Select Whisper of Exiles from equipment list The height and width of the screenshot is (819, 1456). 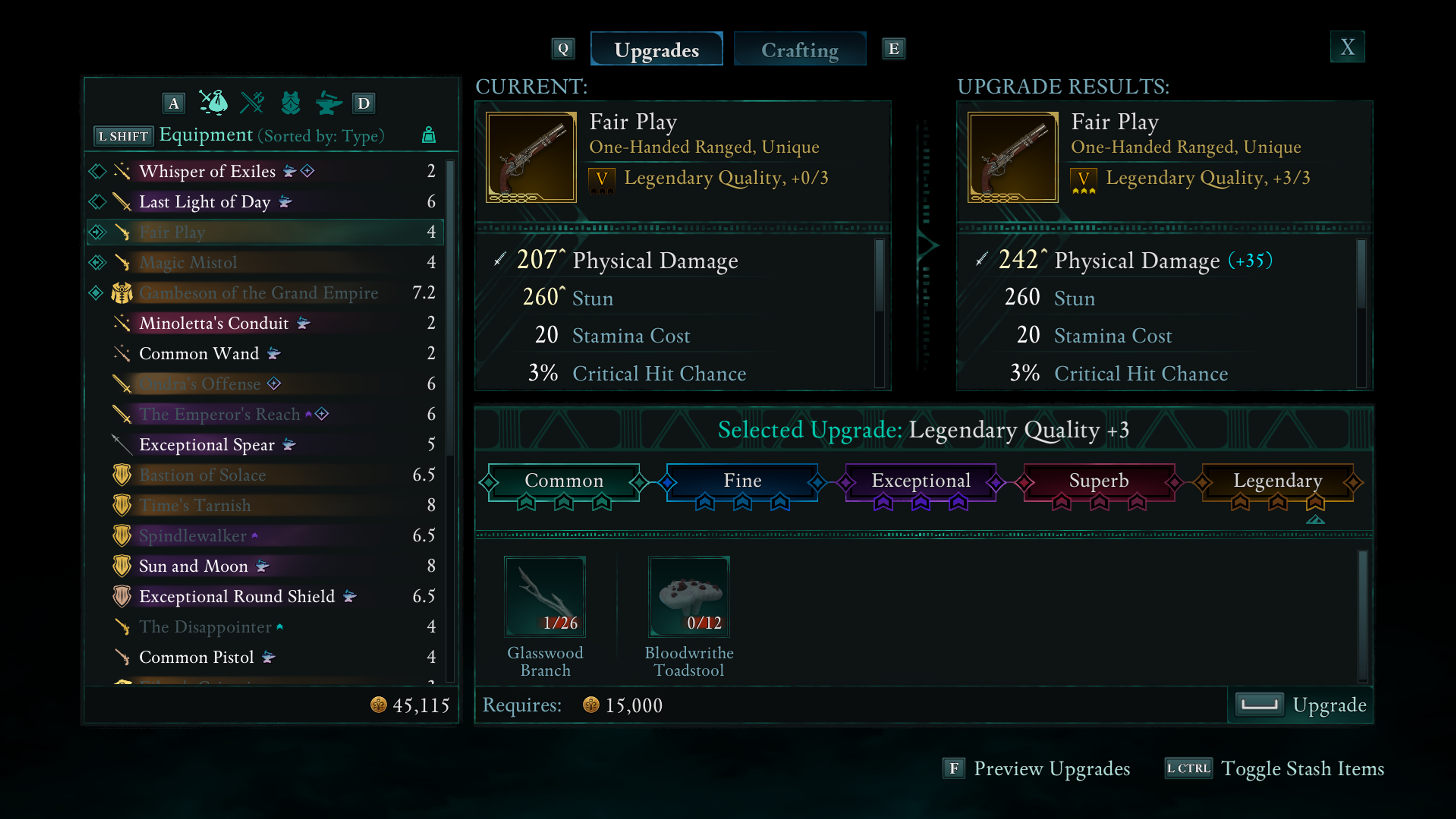(207, 171)
